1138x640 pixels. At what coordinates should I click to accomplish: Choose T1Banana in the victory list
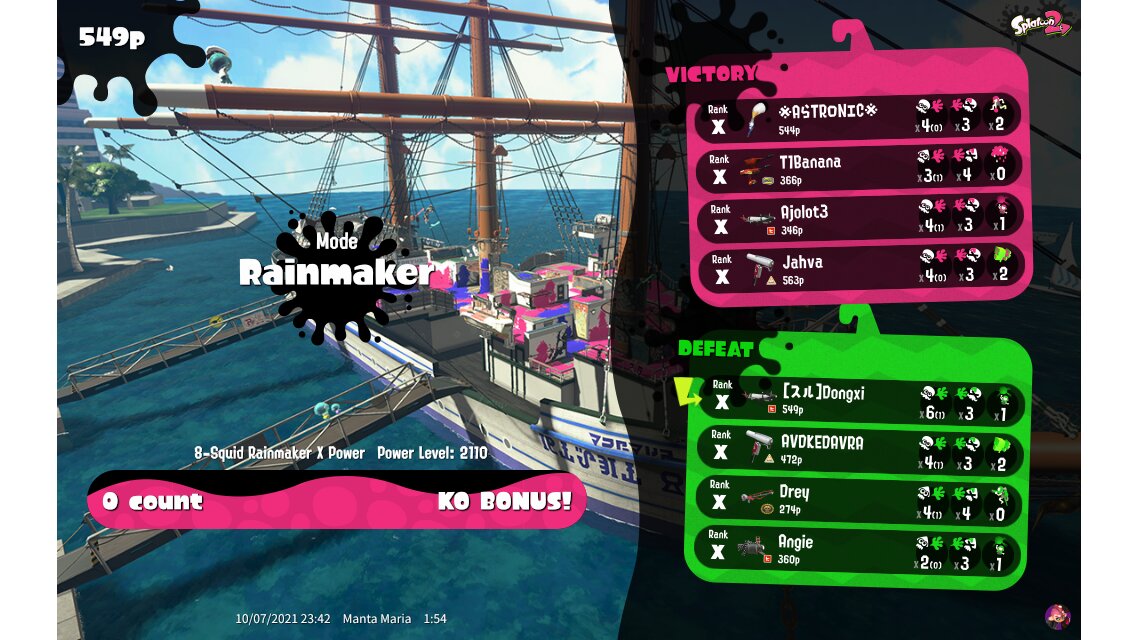[x=858, y=168]
